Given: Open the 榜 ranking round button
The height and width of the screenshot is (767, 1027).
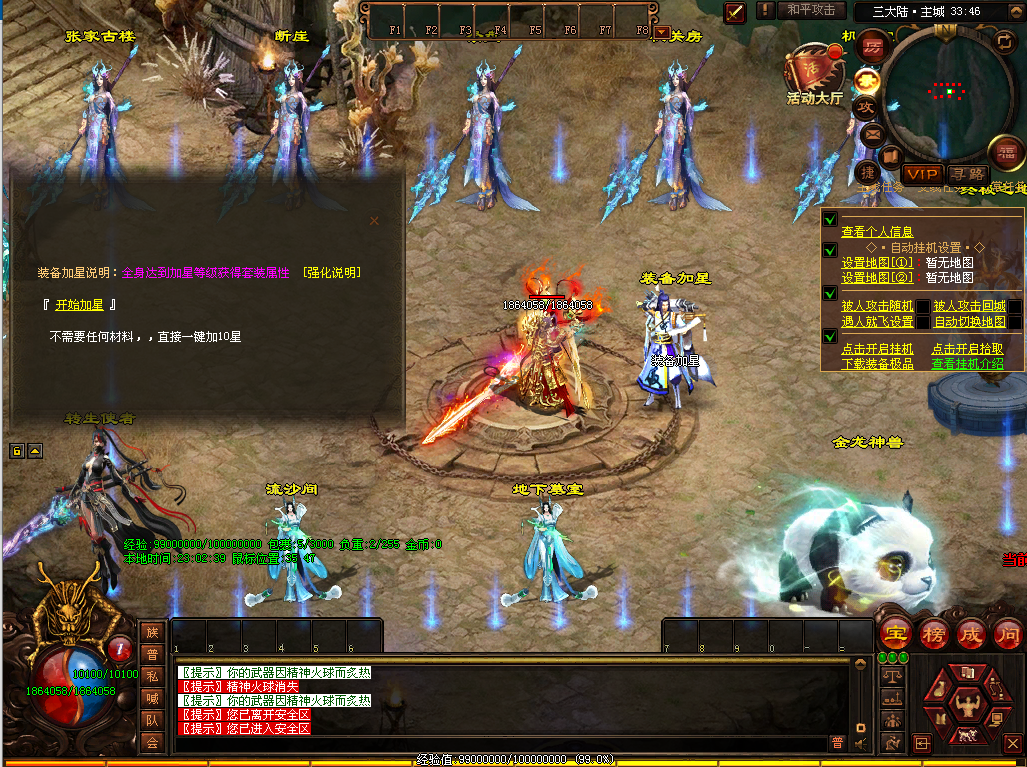Looking at the screenshot, I should click(933, 634).
